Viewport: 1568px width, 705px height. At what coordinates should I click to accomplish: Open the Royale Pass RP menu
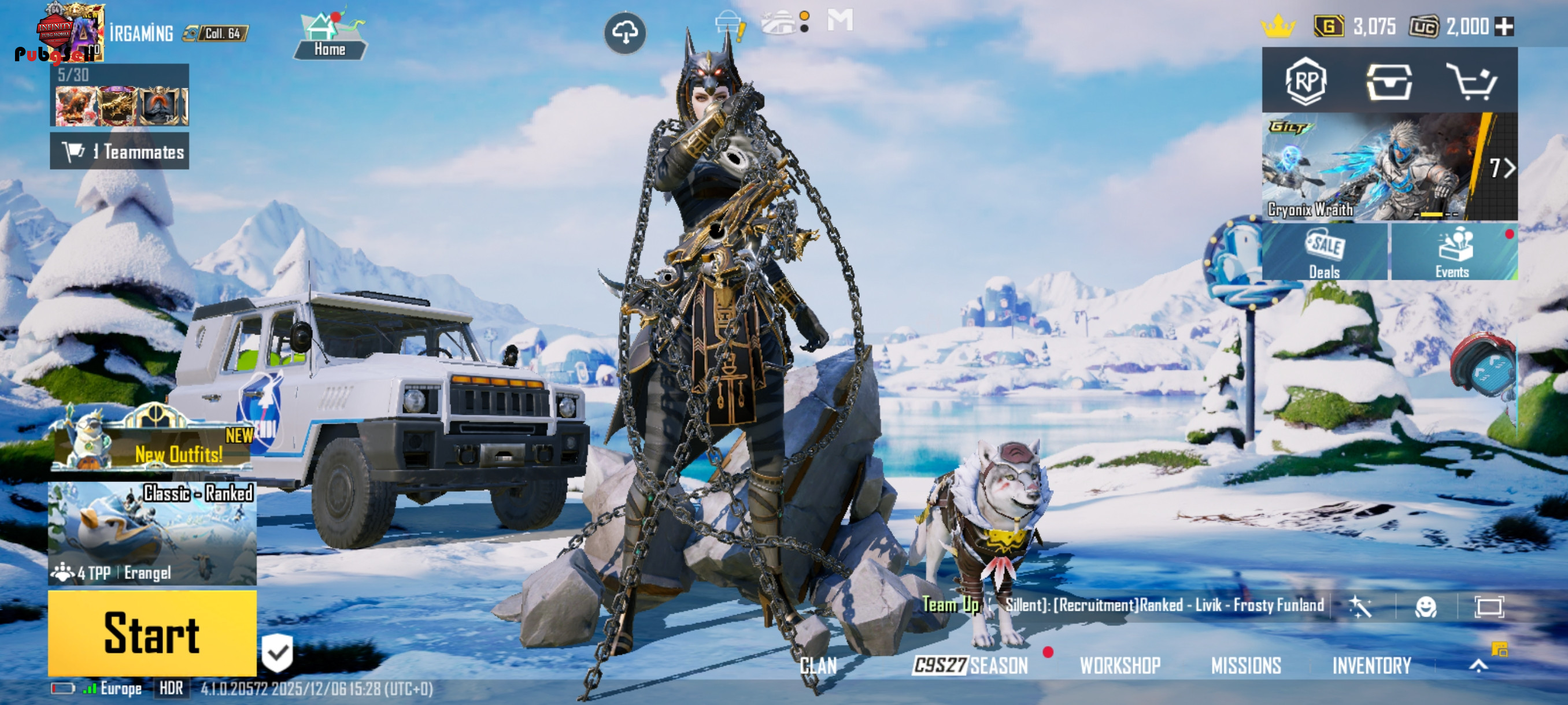1306,81
